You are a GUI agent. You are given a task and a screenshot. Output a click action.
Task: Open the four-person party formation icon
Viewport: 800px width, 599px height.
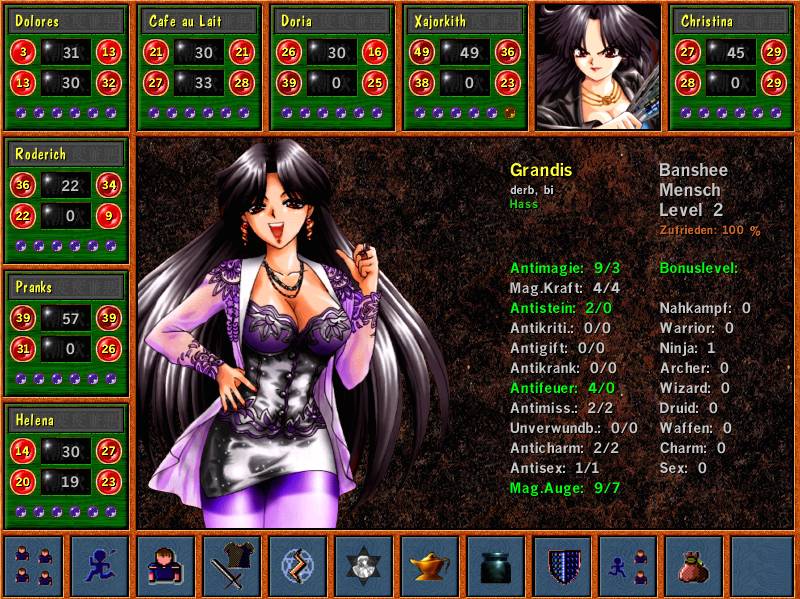coord(34,566)
